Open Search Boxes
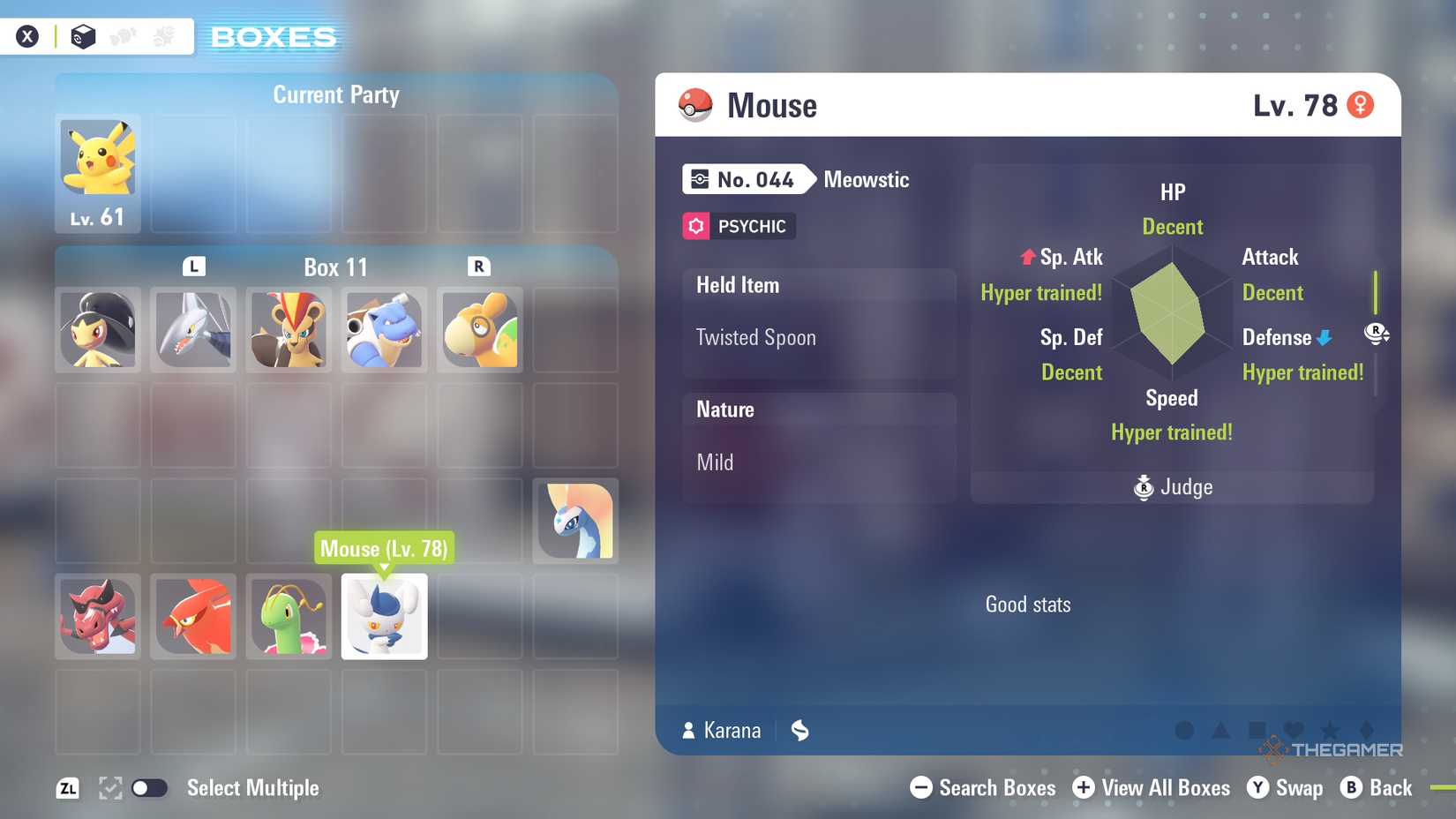Image resolution: width=1456 pixels, height=819 pixels. [983, 788]
